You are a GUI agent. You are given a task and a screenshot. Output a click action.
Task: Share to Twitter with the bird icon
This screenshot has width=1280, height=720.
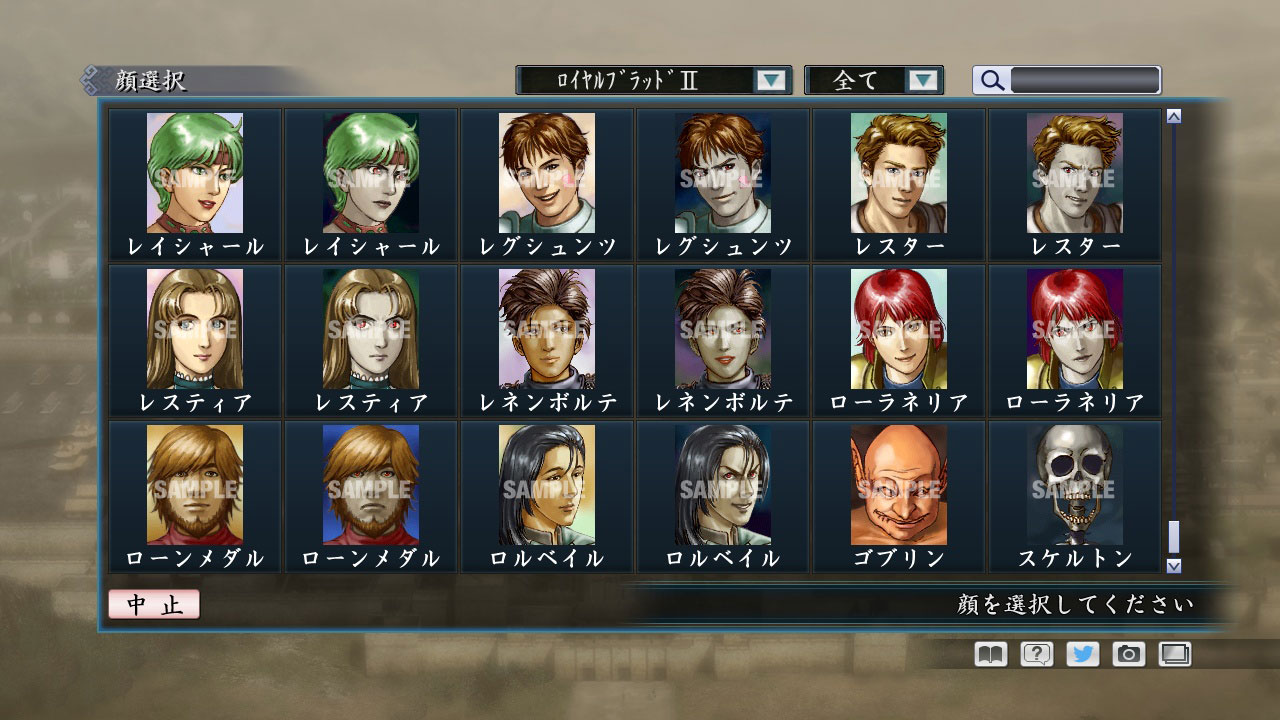pos(1082,654)
